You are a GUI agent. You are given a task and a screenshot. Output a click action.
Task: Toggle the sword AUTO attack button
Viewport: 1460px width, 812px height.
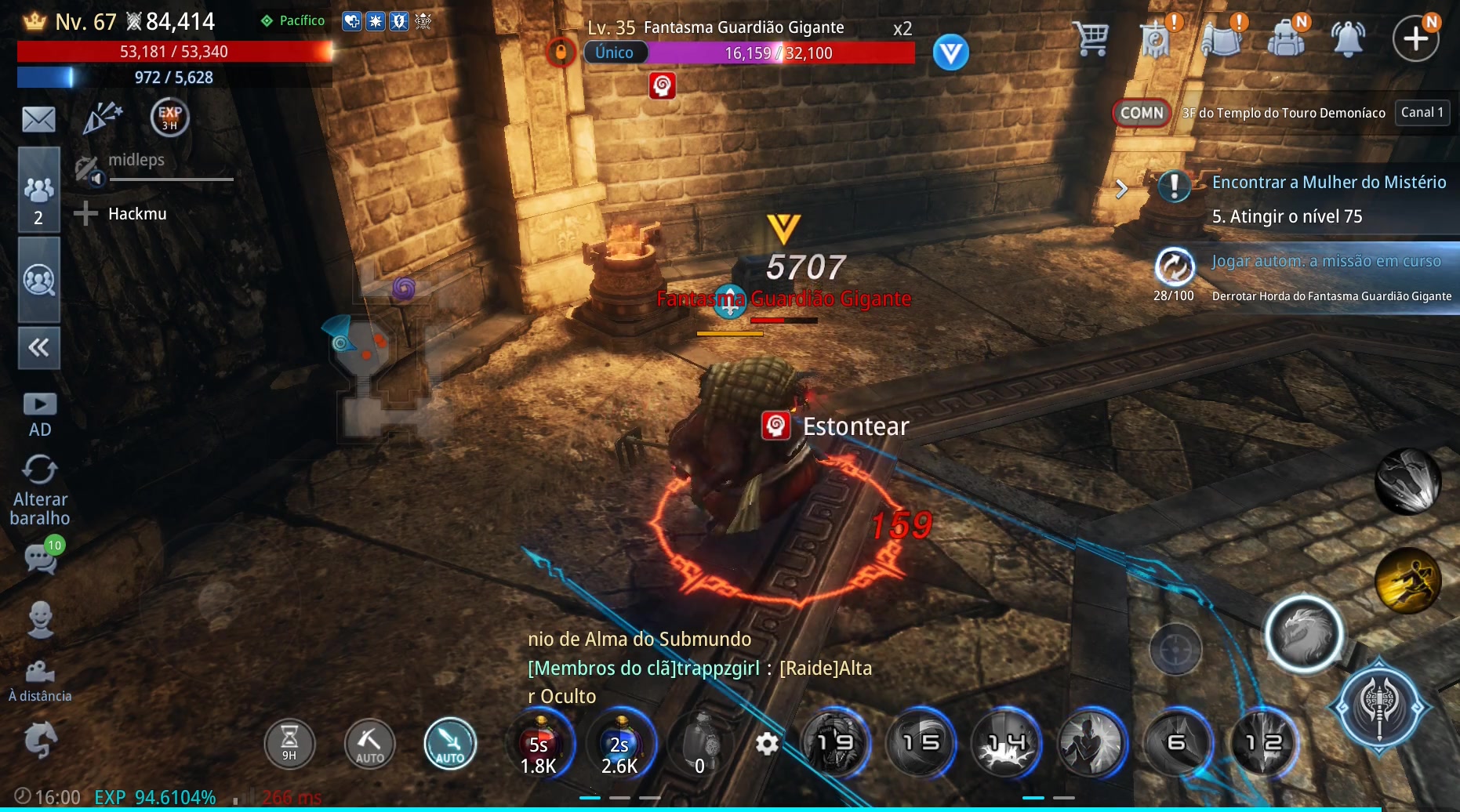[x=450, y=744]
